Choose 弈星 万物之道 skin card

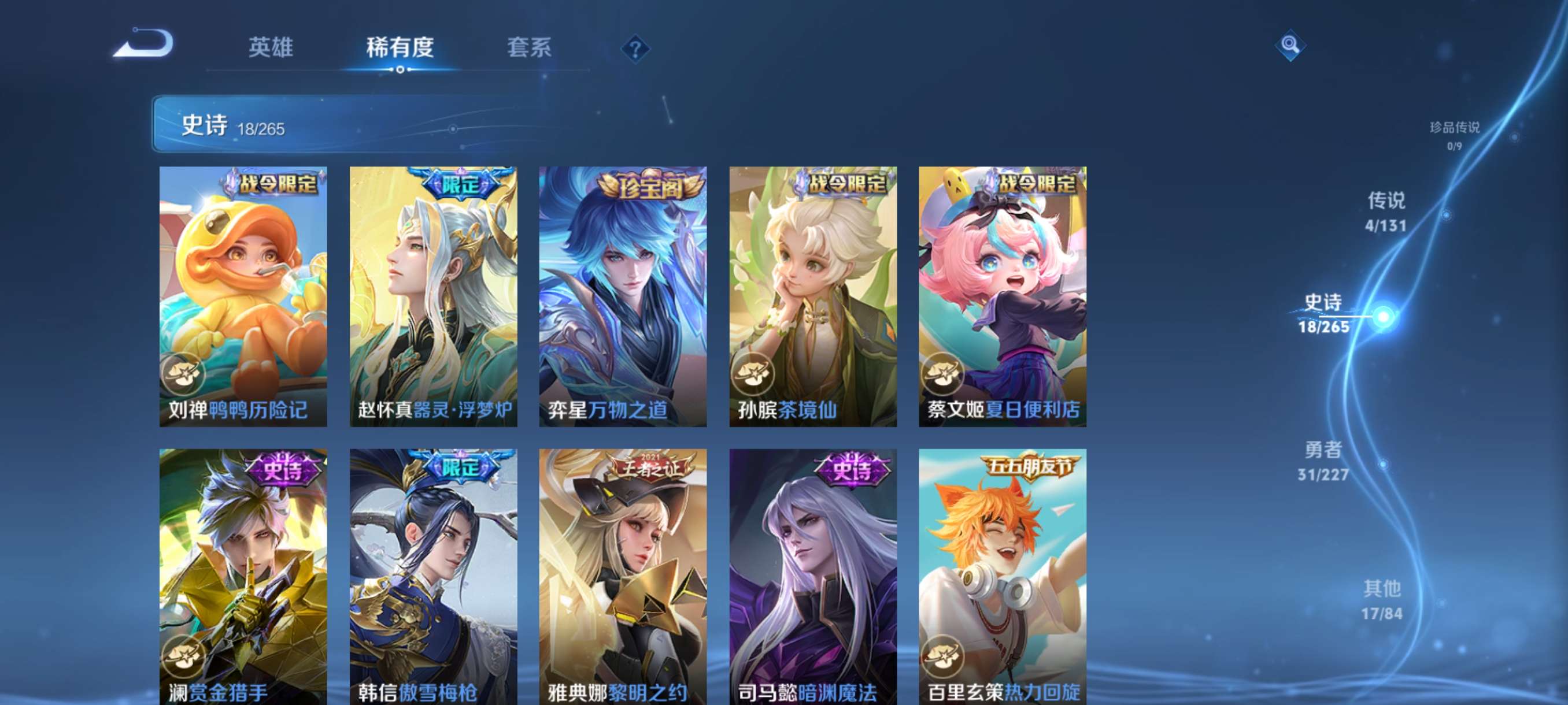click(x=623, y=296)
